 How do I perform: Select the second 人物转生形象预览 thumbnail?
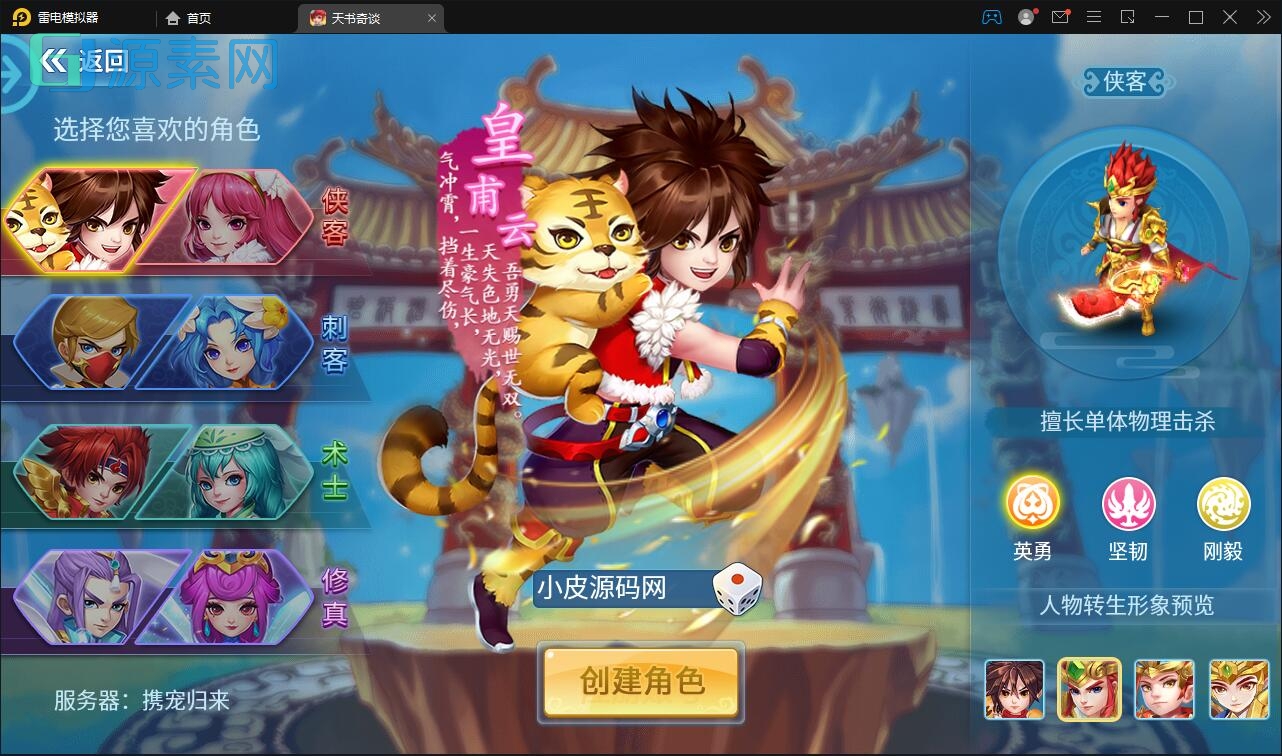[x=1089, y=689]
